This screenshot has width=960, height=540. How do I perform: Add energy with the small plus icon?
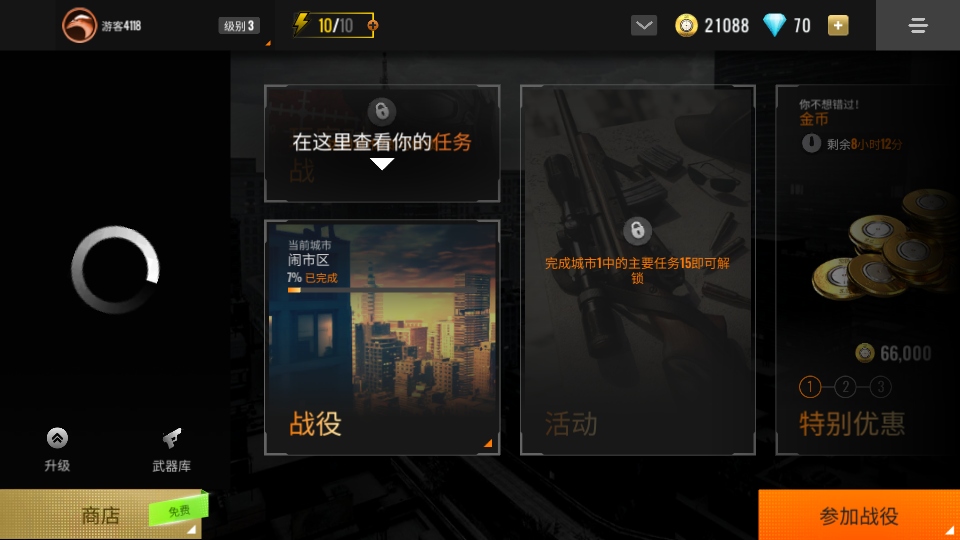(374, 26)
